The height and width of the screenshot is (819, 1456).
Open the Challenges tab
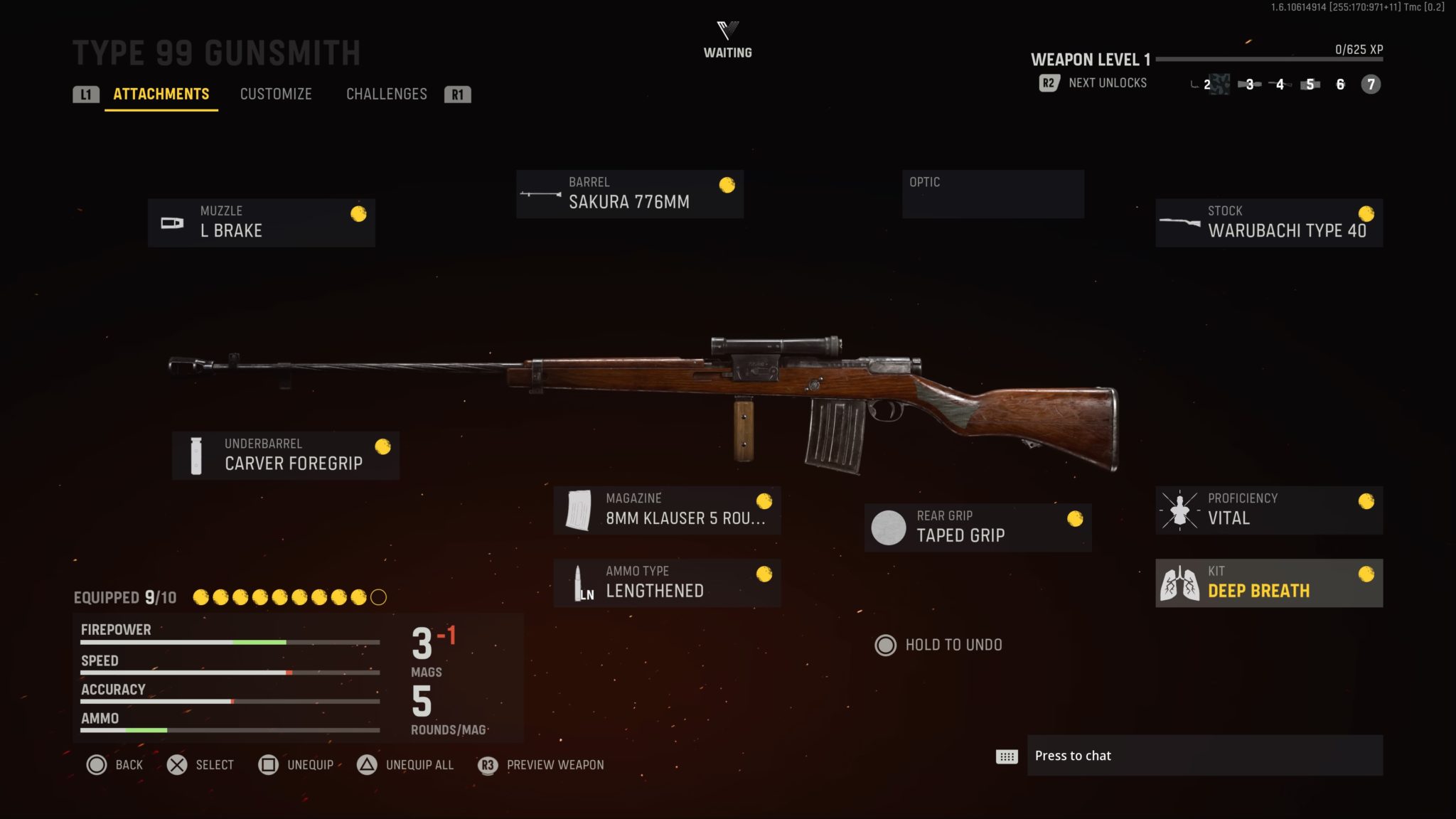386,94
